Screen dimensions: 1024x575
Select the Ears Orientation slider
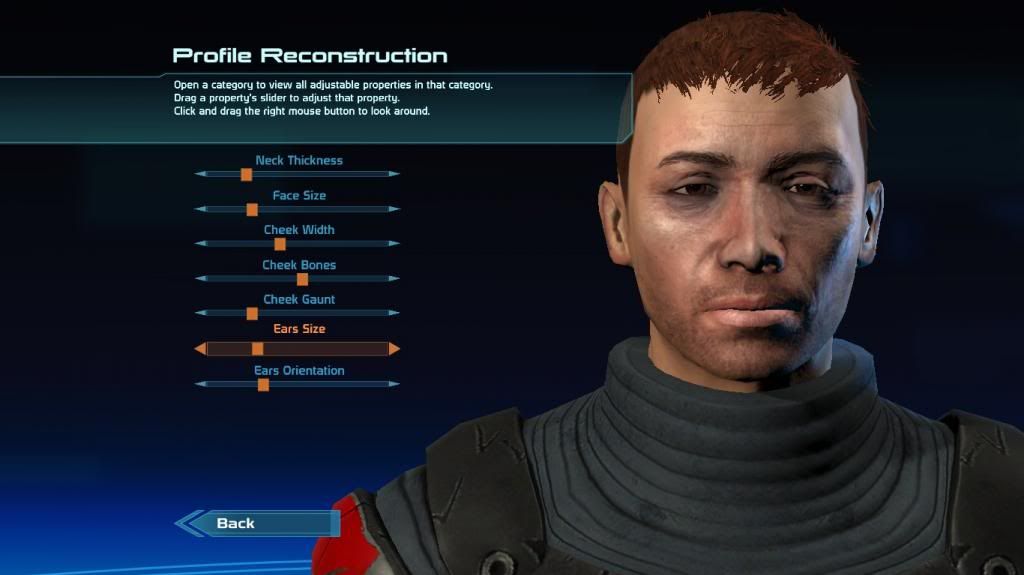point(263,384)
